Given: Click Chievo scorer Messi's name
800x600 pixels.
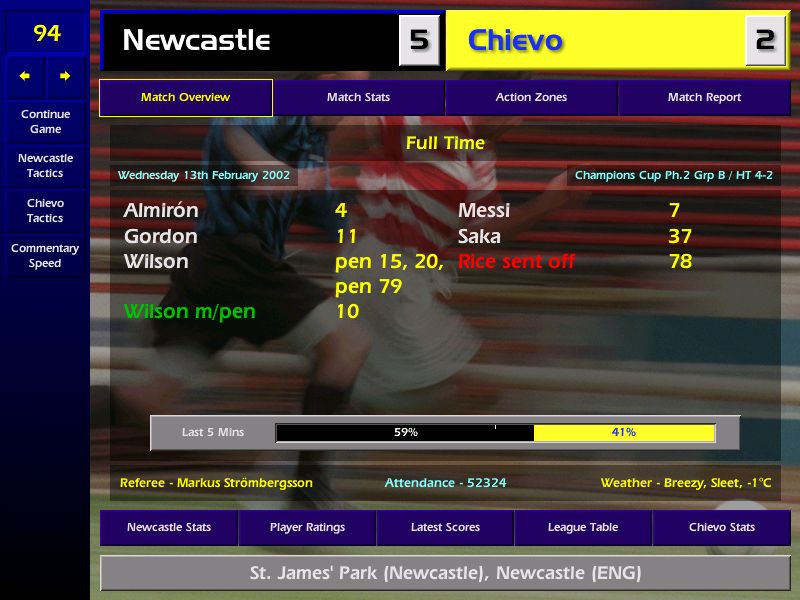Looking at the screenshot, I should pyautogui.click(x=484, y=211).
